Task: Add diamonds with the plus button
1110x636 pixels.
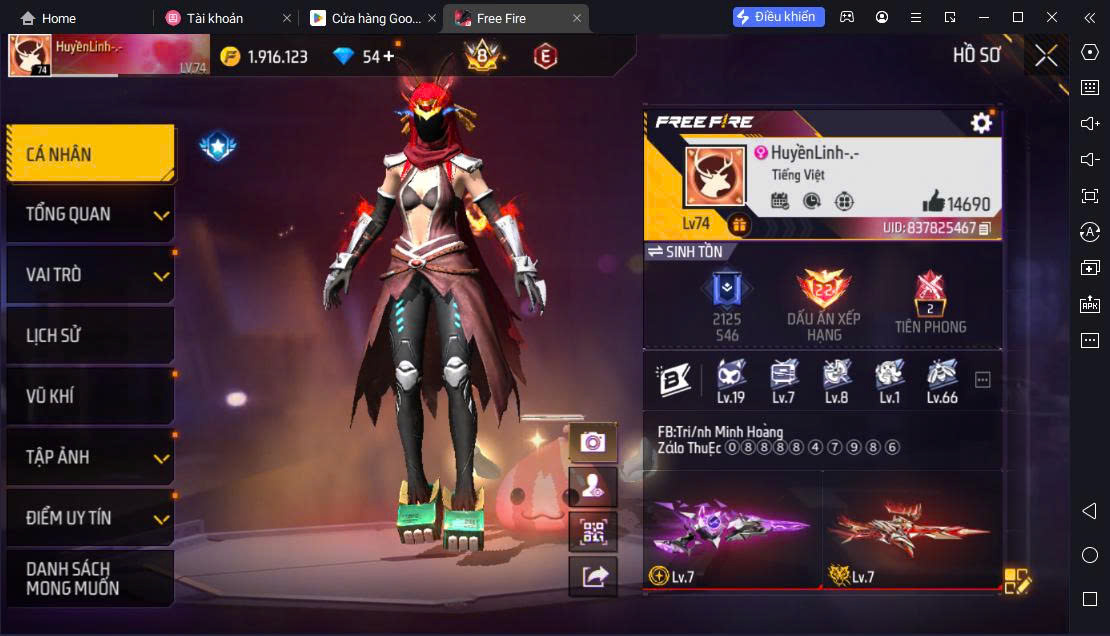Action: (388, 56)
